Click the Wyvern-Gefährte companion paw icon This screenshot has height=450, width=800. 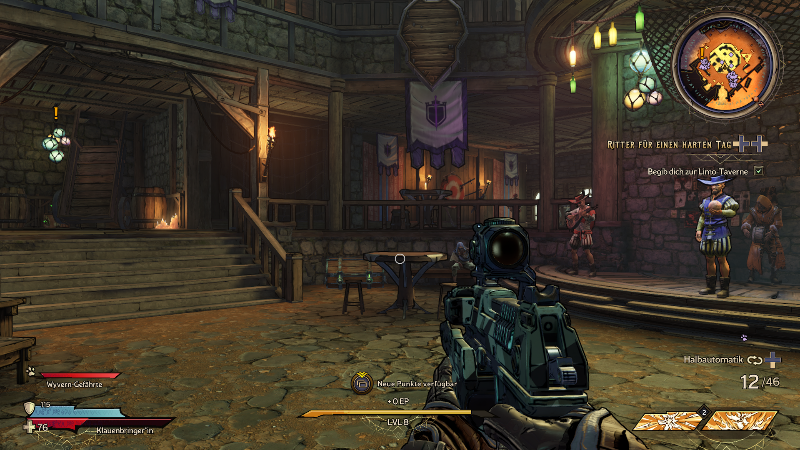coord(31,373)
